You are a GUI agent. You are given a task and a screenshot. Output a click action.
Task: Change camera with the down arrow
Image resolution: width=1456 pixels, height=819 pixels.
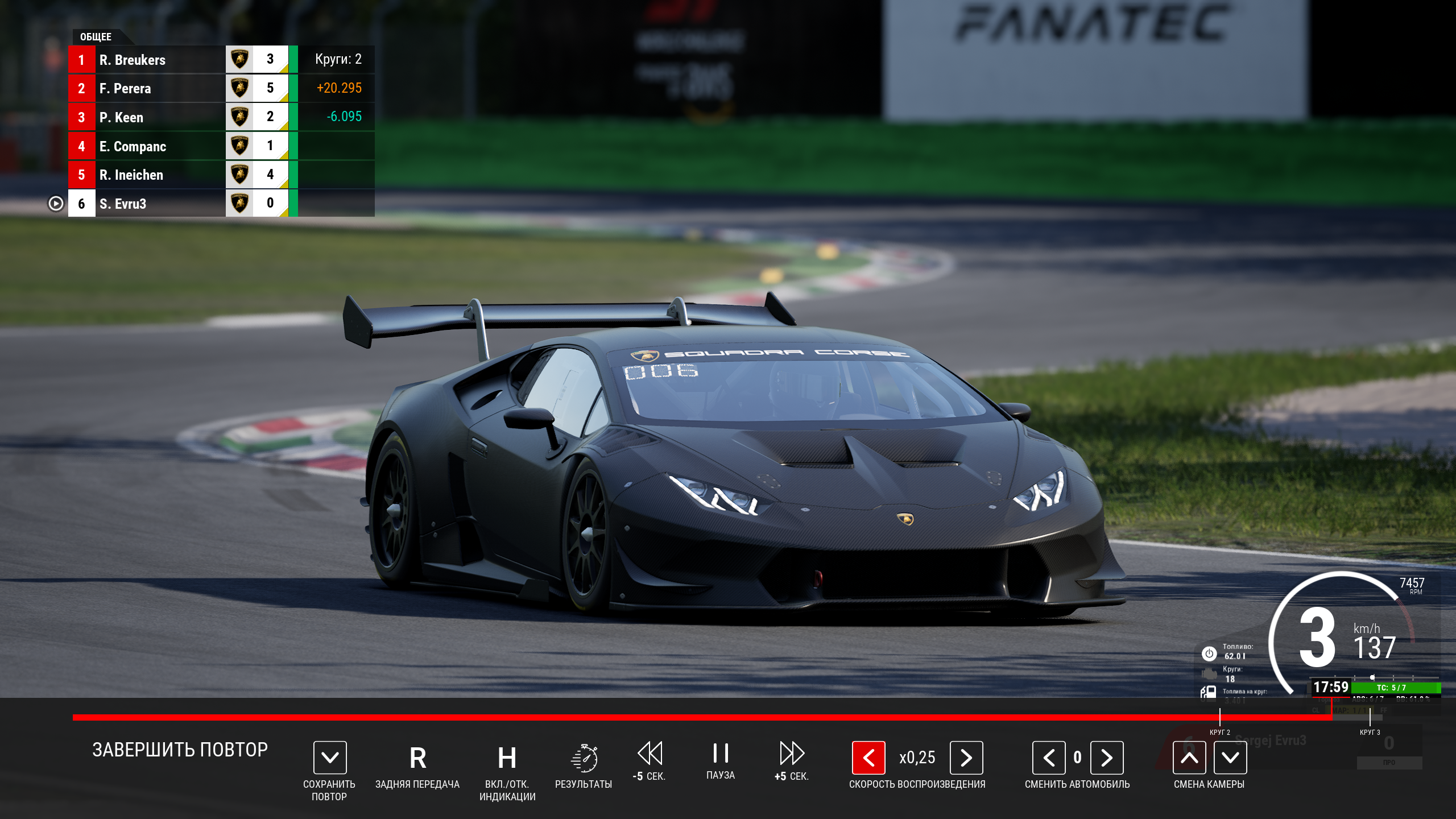tap(1230, 758)
